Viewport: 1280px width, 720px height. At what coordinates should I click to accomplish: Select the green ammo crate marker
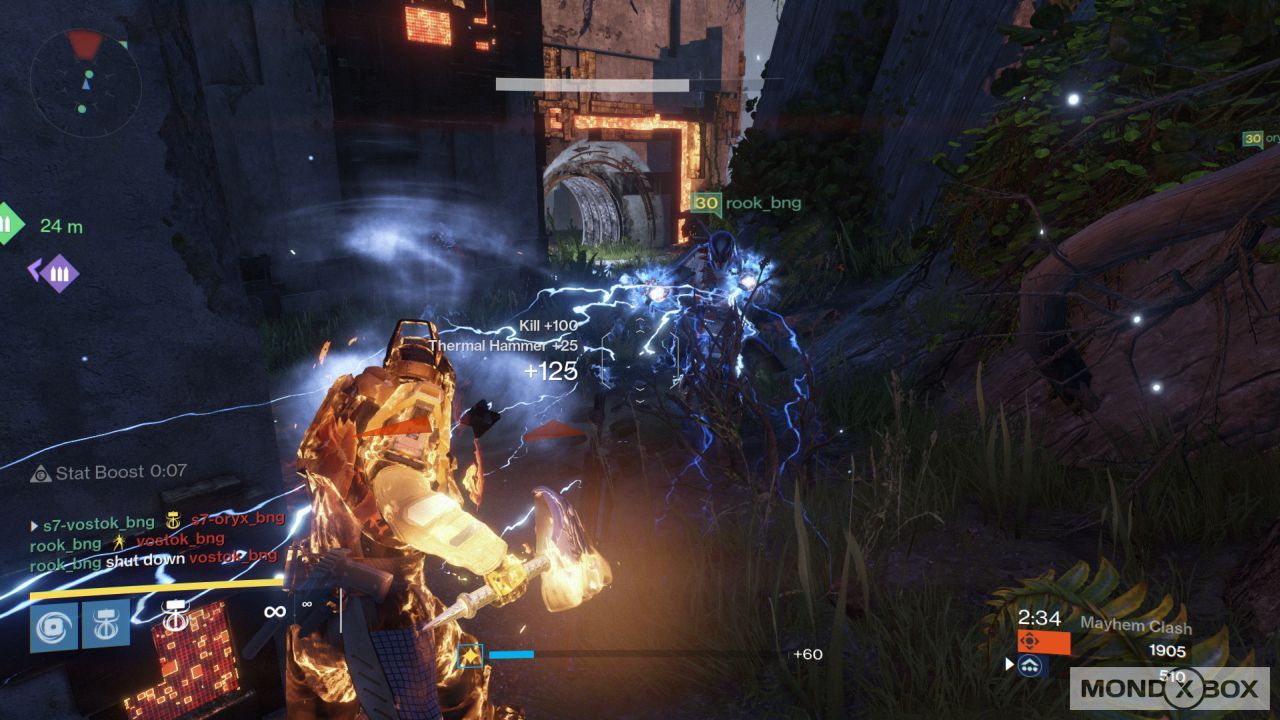8,224
